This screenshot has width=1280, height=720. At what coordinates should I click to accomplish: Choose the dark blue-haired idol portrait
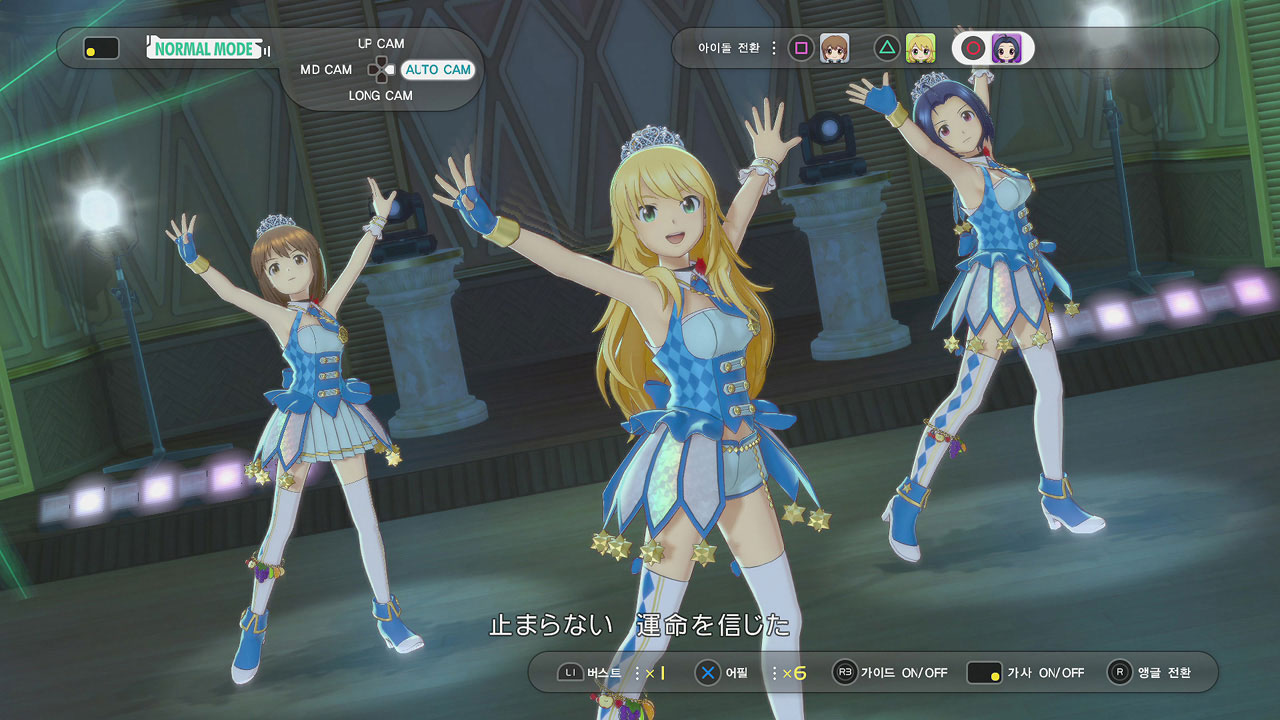pyautogui.click(x=1006, y=48)
